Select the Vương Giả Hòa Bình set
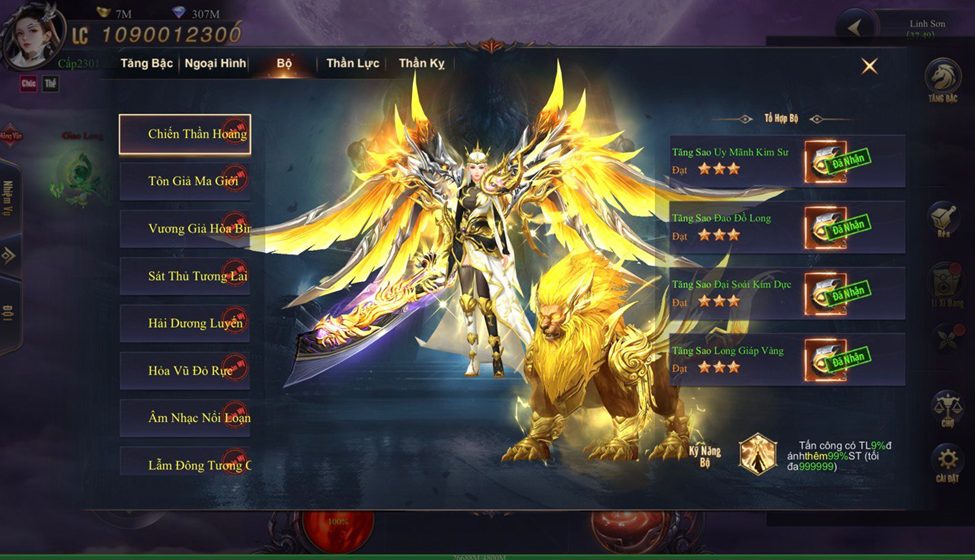The image size is (975, 560). click(185, 229)
